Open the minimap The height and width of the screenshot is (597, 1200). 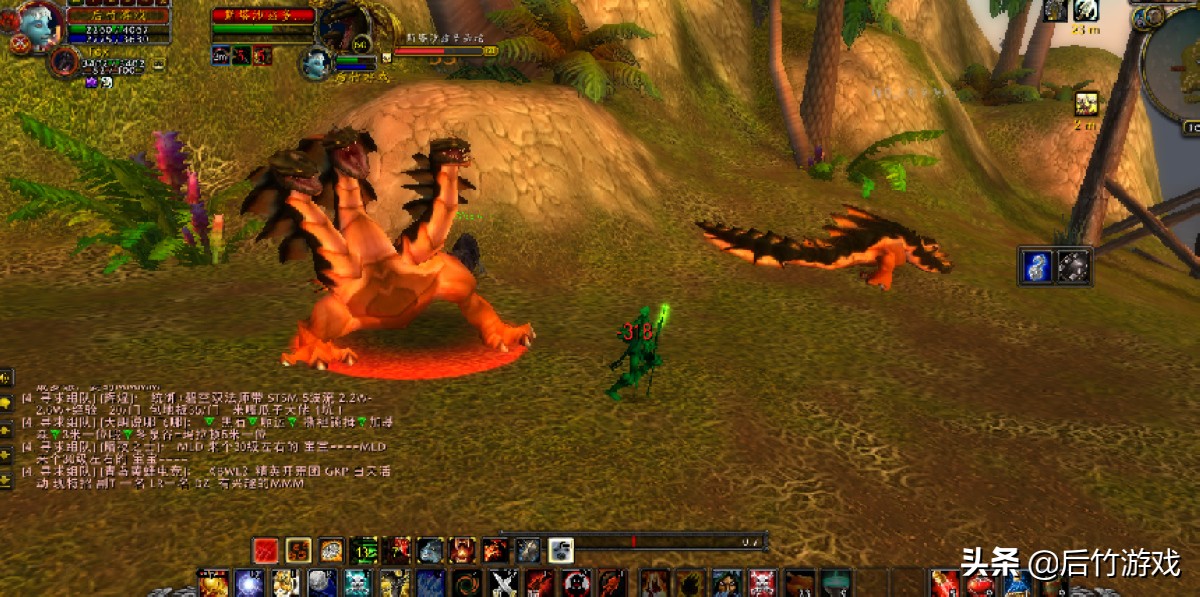click(1173, 68)
